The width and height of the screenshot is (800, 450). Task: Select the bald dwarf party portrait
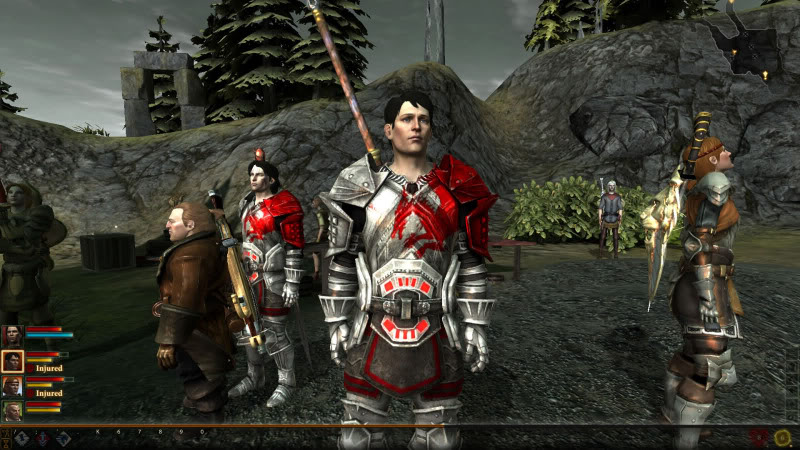[12, 410]
